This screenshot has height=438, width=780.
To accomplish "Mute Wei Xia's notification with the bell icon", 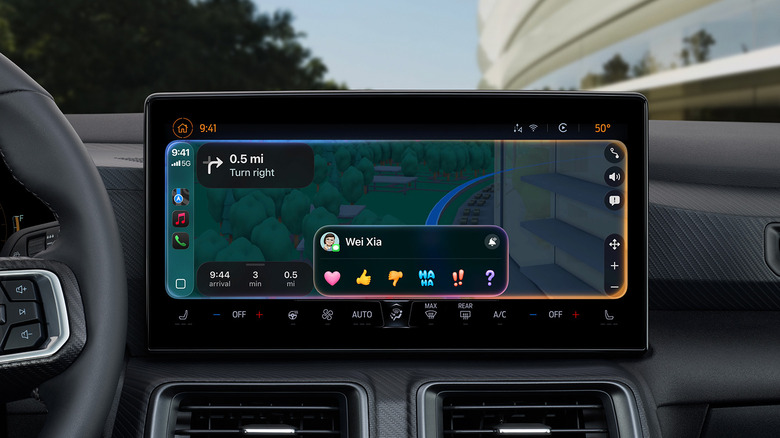I will tap(492, 242).
